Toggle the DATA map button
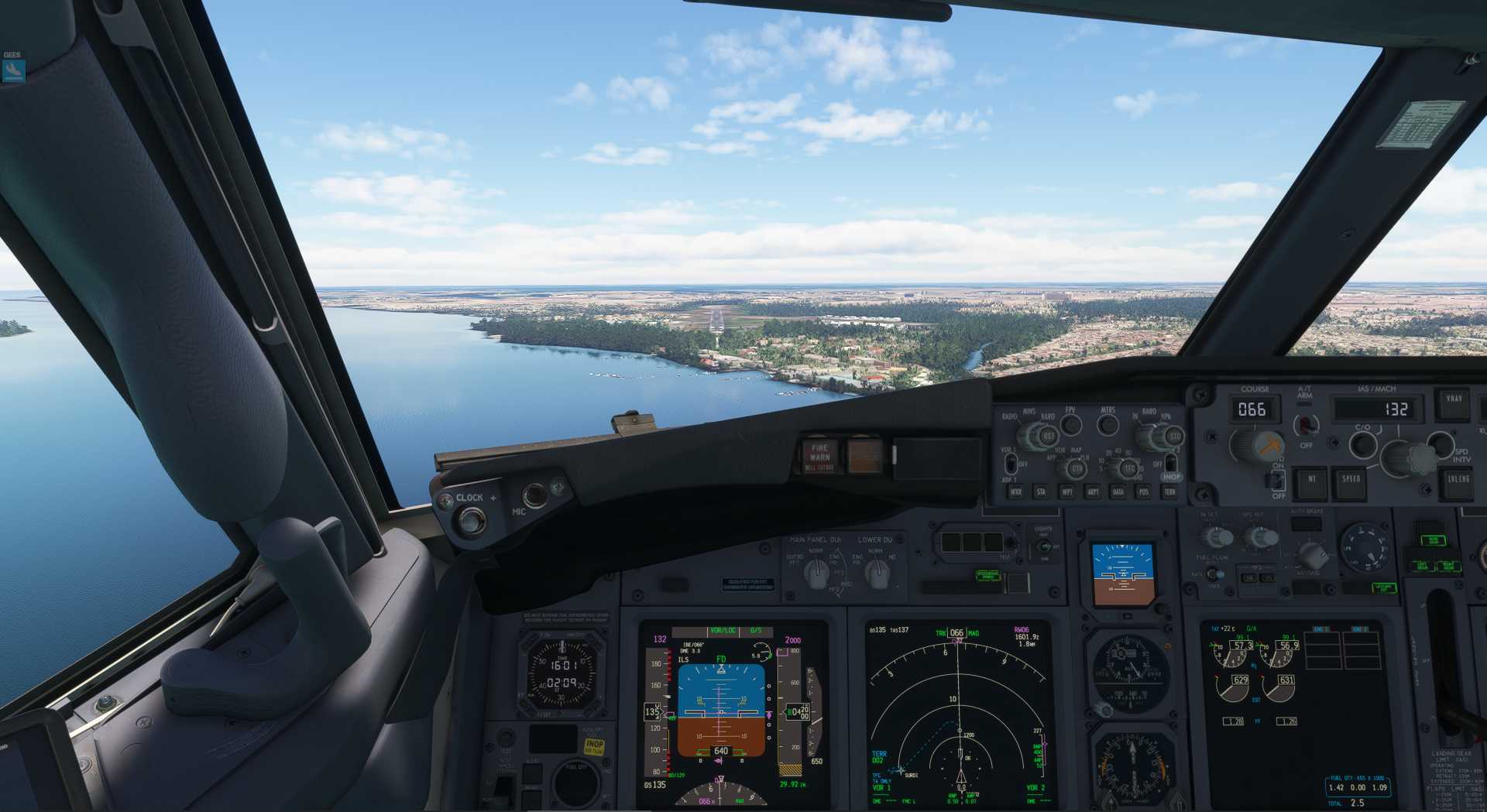 pos(1118,492)
